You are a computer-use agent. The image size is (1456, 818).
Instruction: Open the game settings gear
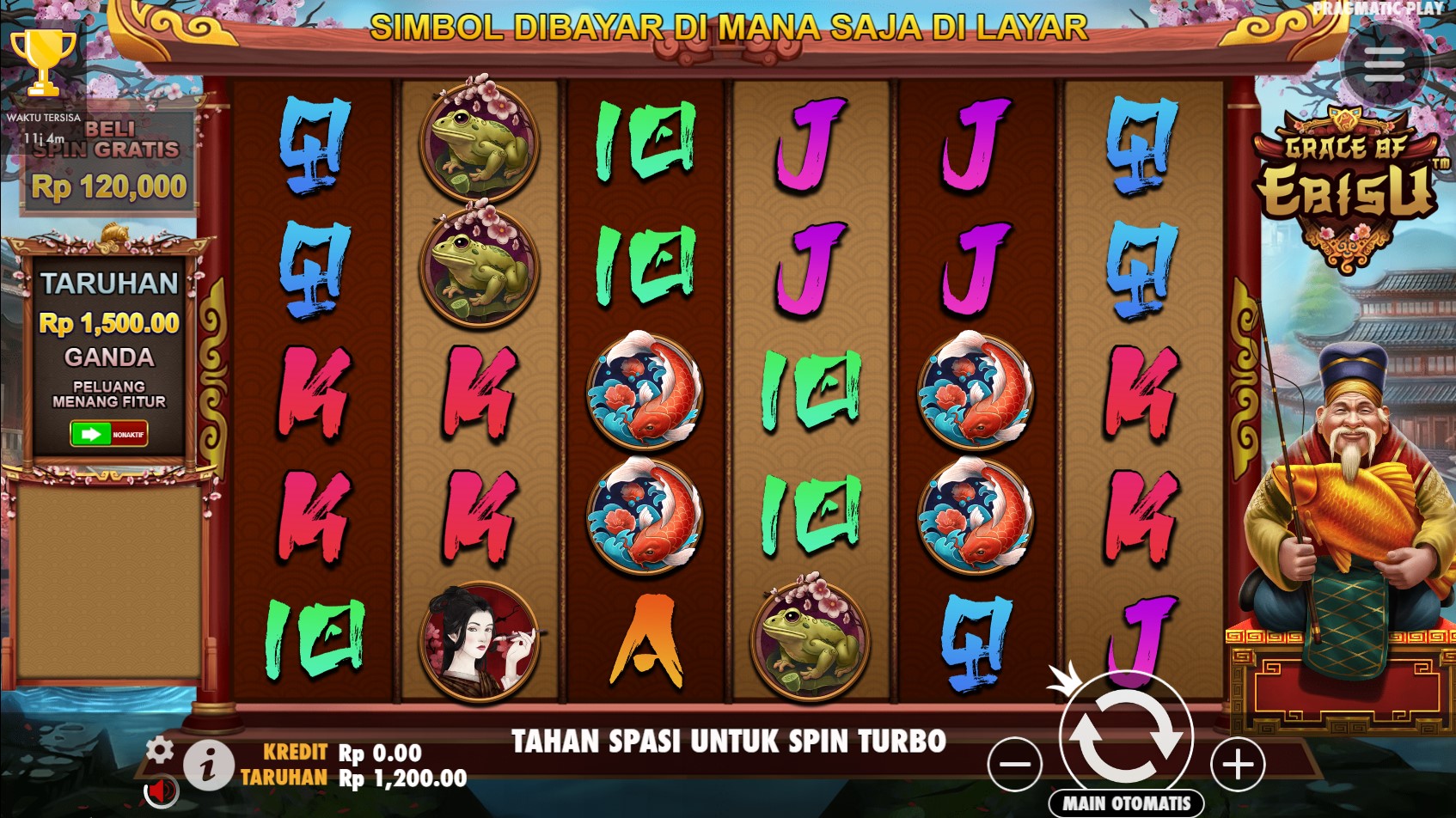pos(159,749)
